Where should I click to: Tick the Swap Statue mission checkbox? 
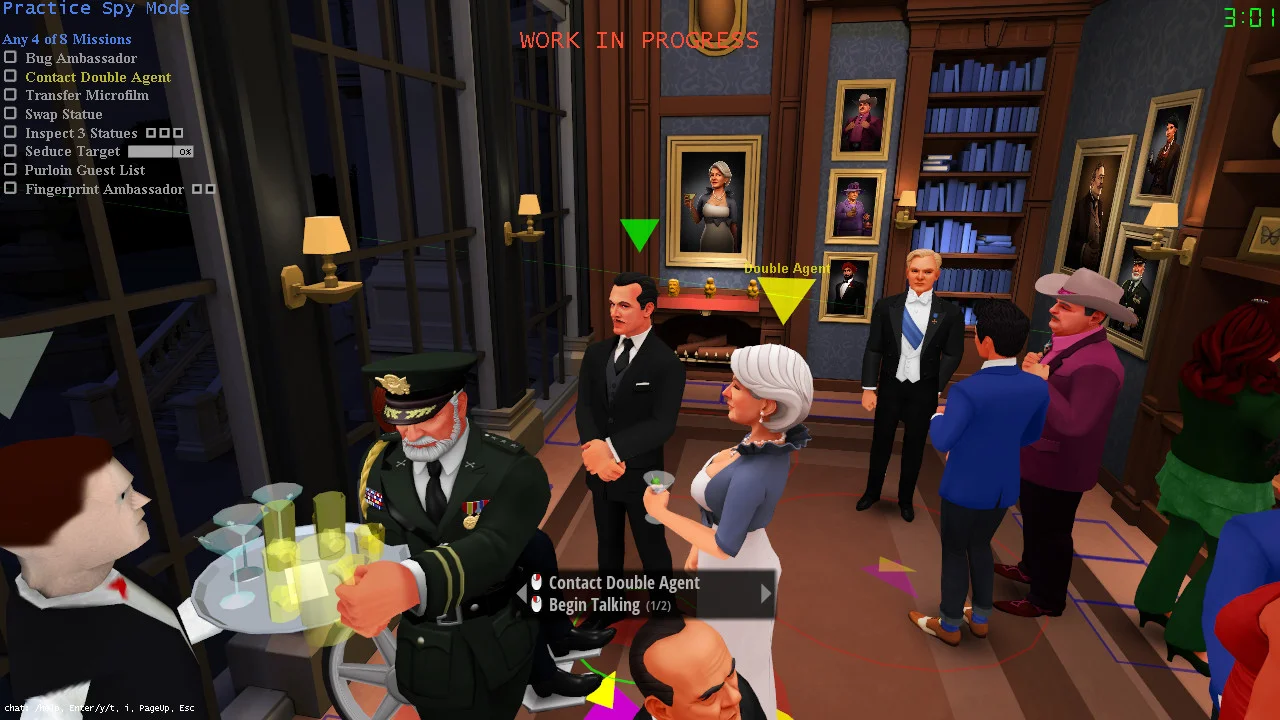tap(11, 114)
